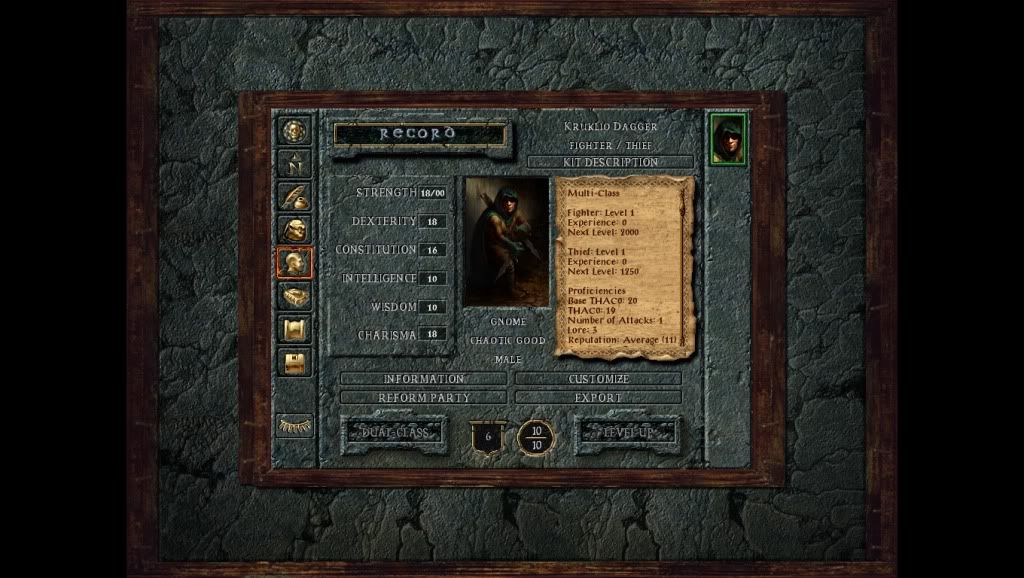
Task: Open the inventory helmeted-figure icon
Action: point(295,229)
